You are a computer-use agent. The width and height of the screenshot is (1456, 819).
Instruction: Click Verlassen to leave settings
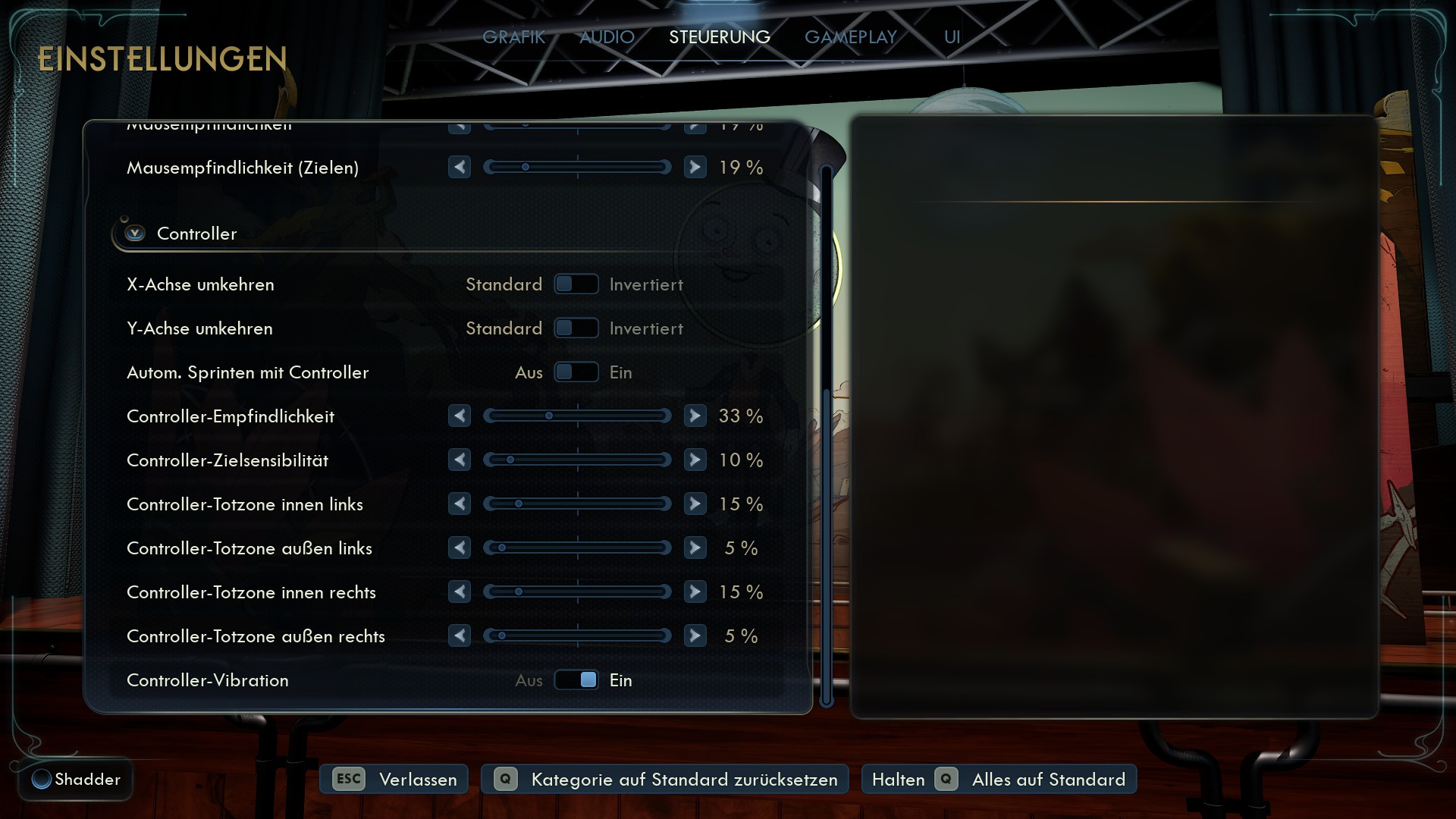pos(394,780)
